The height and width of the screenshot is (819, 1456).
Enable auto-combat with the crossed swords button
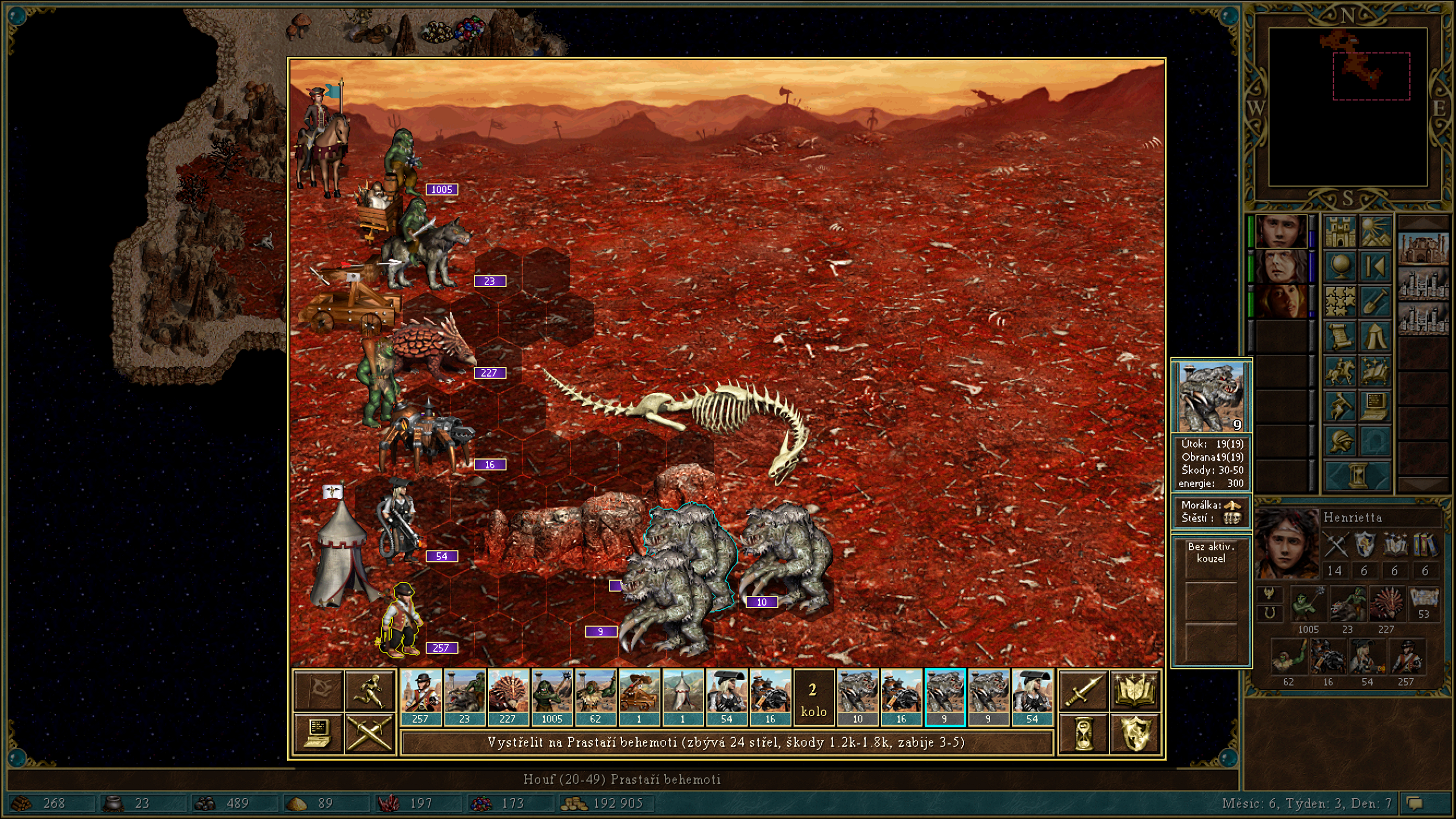370,733
